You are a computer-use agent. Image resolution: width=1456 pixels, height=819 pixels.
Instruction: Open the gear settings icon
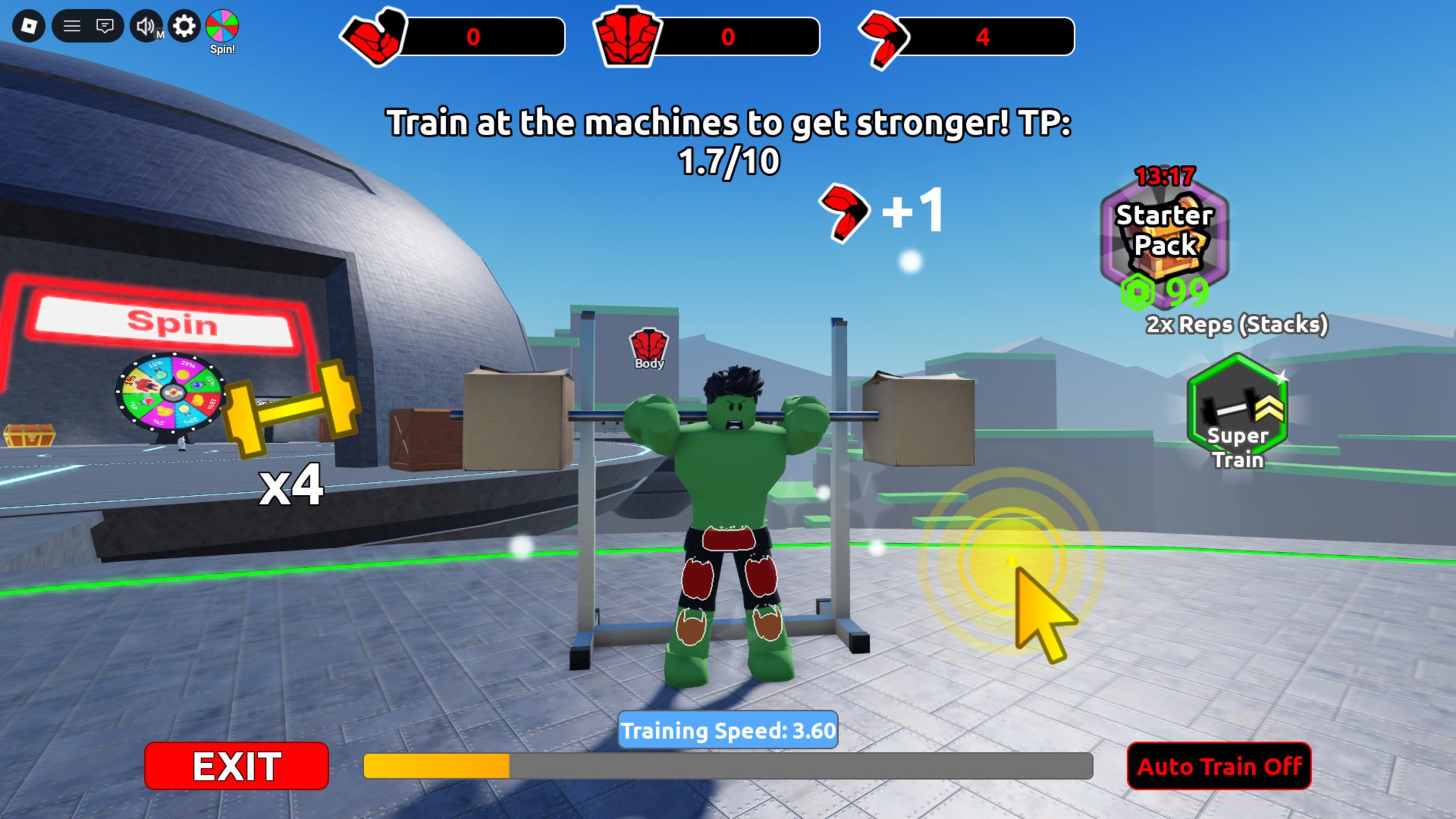tap(184, 26)
